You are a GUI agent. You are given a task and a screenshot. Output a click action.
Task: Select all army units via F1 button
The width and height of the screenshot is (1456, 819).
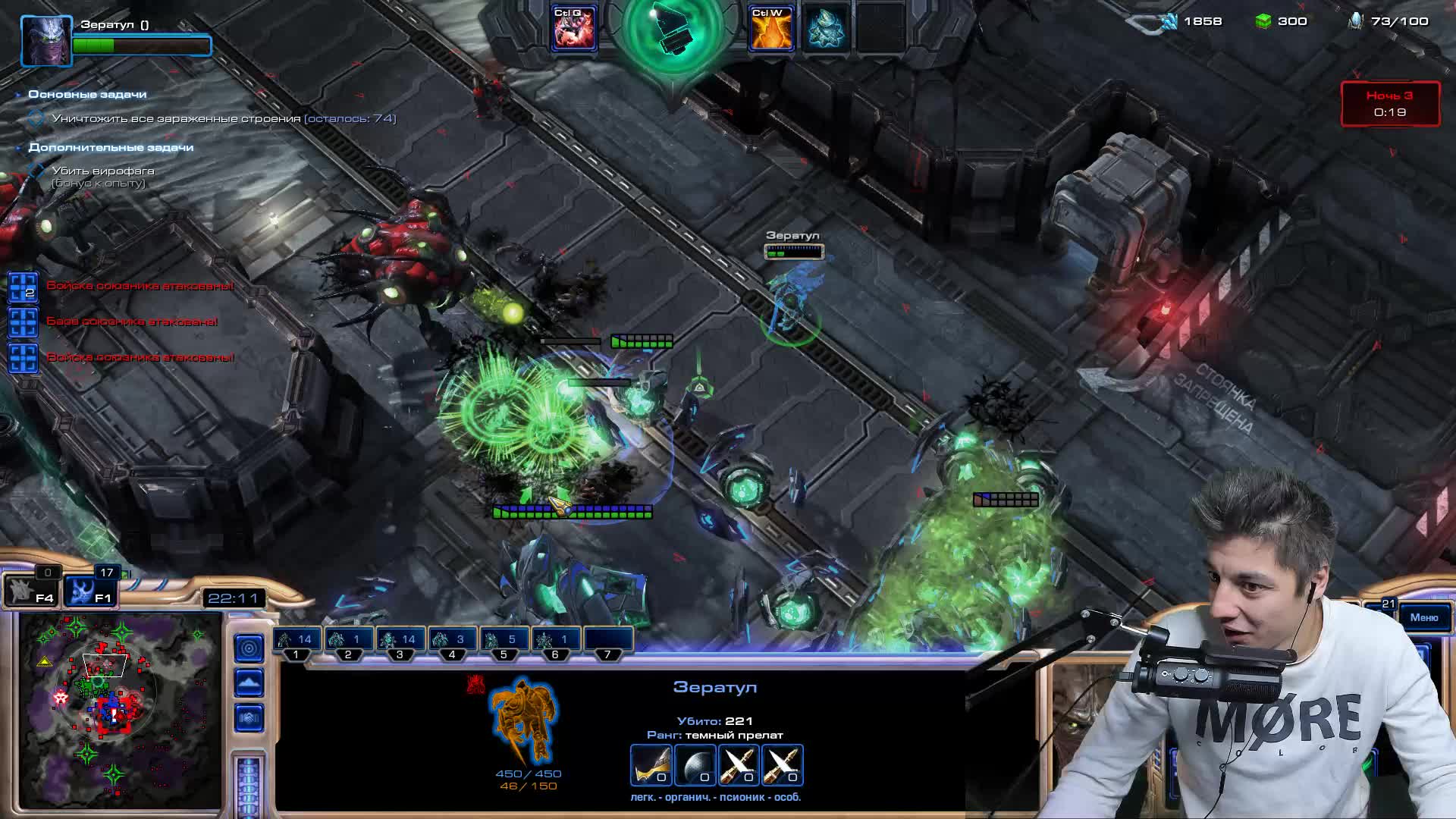point(88,591)
